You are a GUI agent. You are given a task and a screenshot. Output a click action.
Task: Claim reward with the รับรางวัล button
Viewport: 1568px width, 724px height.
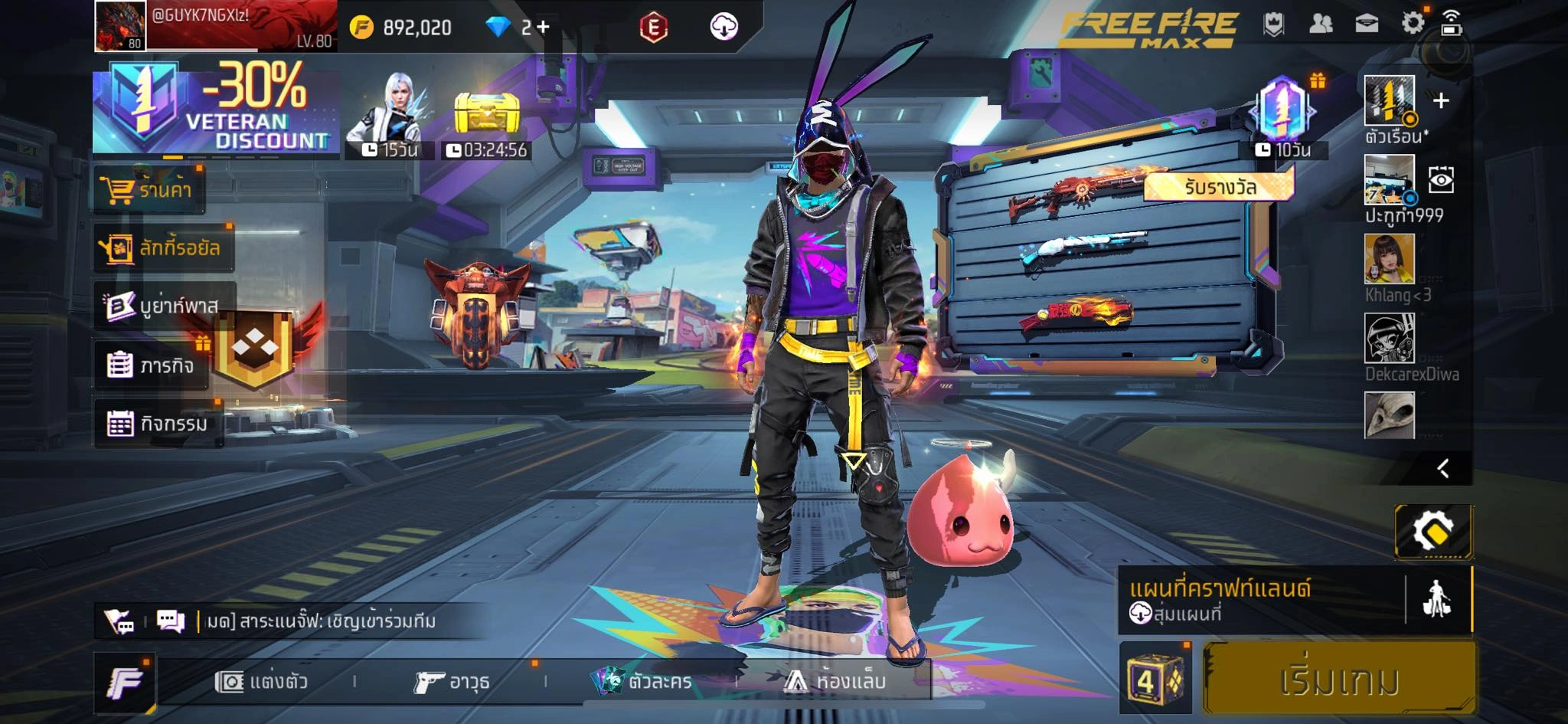pyautogui.click(x=1219, y=187)
